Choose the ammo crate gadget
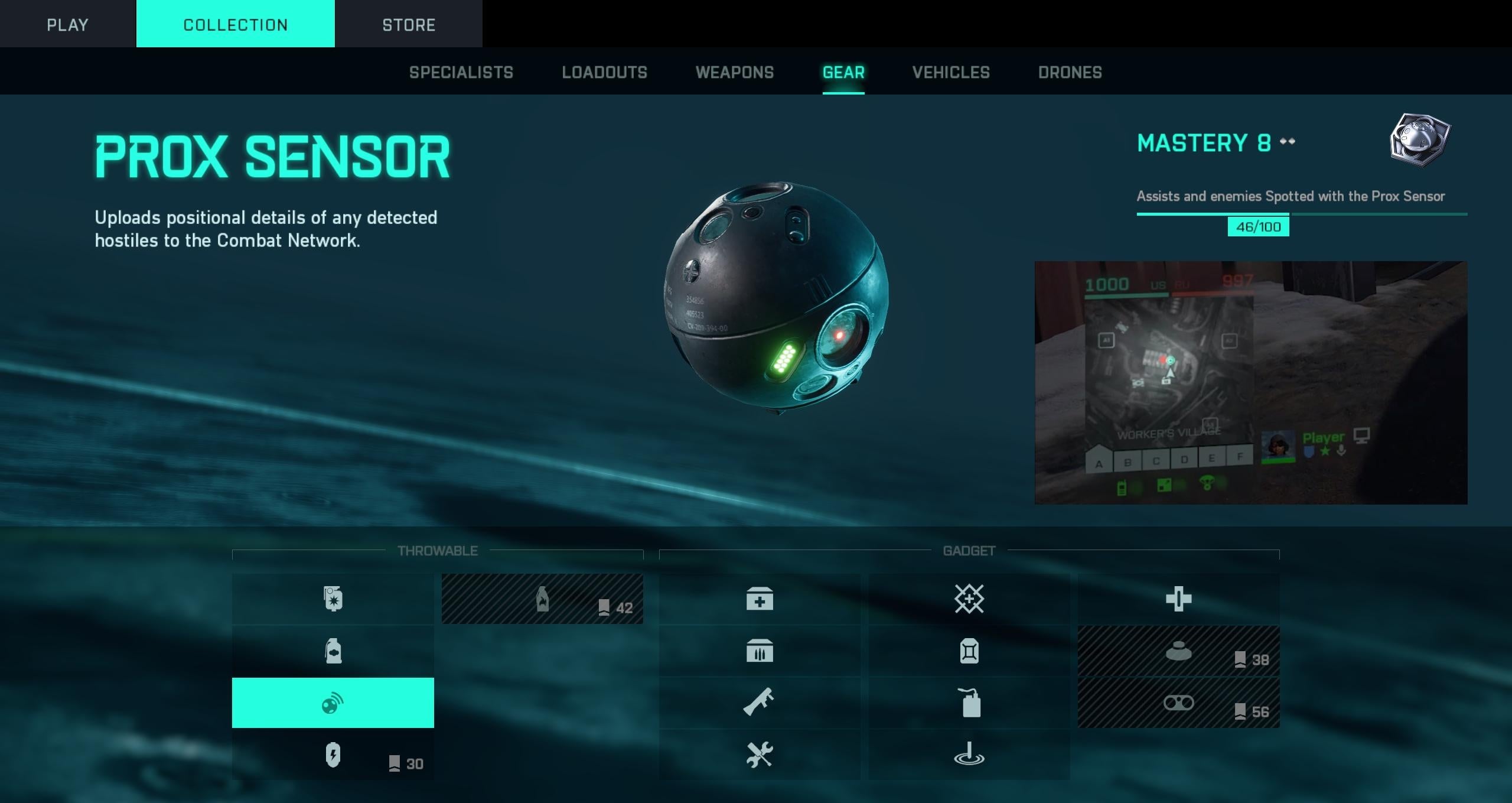Image resolution: width=1512 pixels, height=803 pixels. click(x=760, y=651)
